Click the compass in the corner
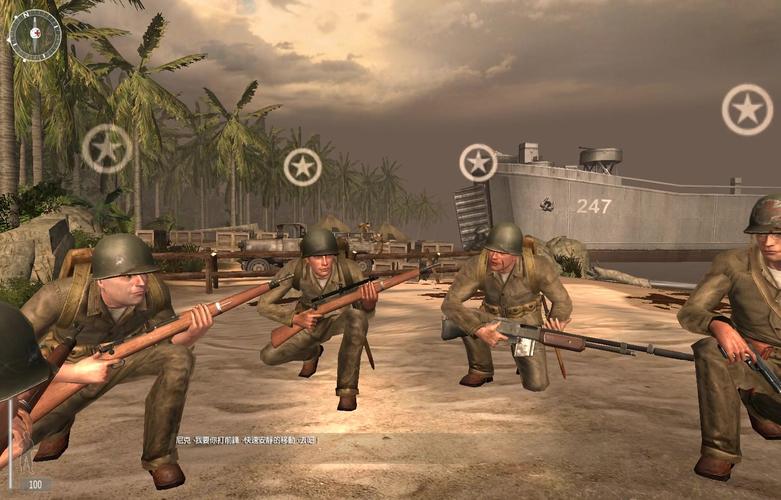 (34, 35)
